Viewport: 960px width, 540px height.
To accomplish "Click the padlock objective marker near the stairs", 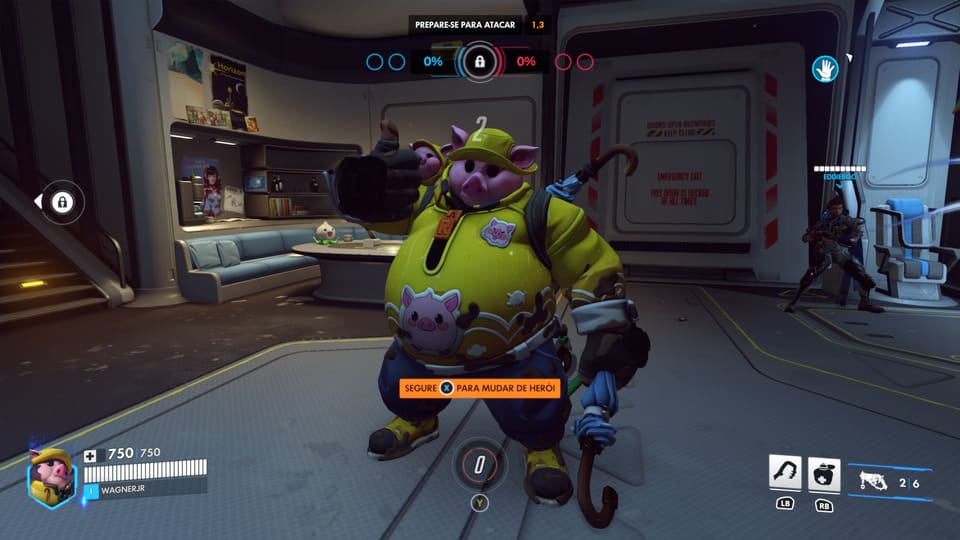I will (x=62, y=203).
